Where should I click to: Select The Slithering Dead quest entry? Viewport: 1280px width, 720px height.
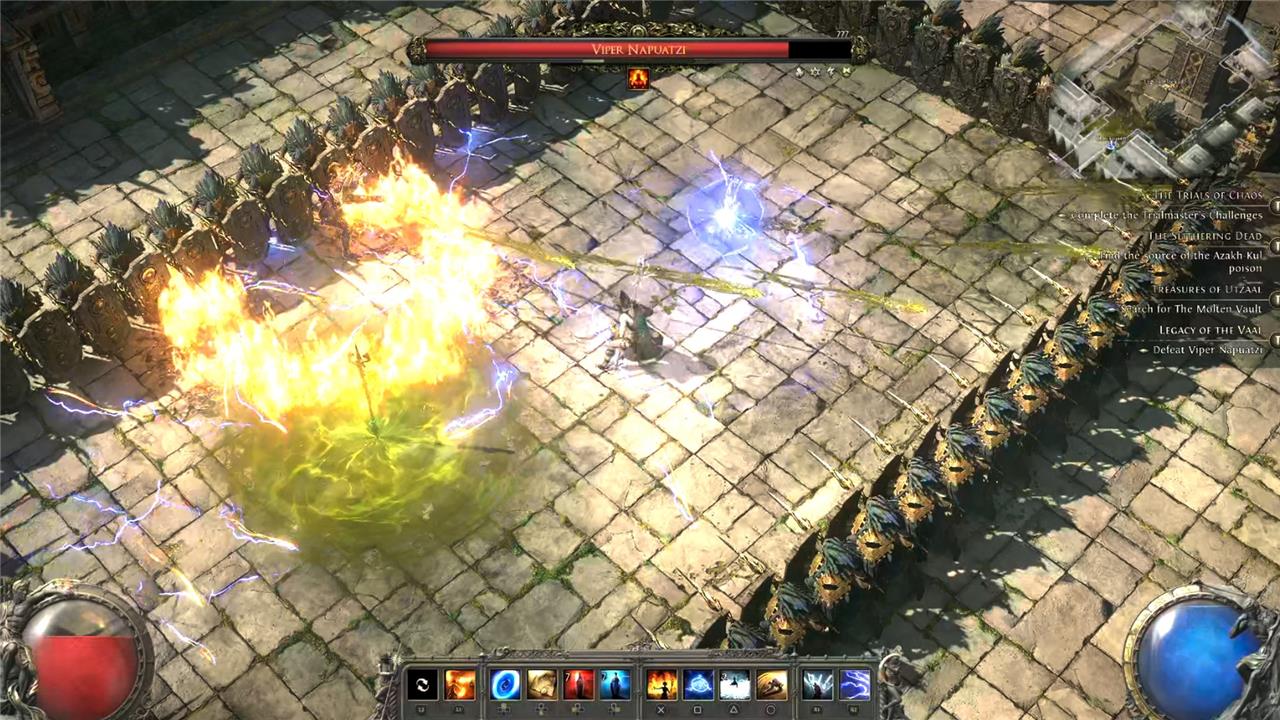tap(1205, 237)
